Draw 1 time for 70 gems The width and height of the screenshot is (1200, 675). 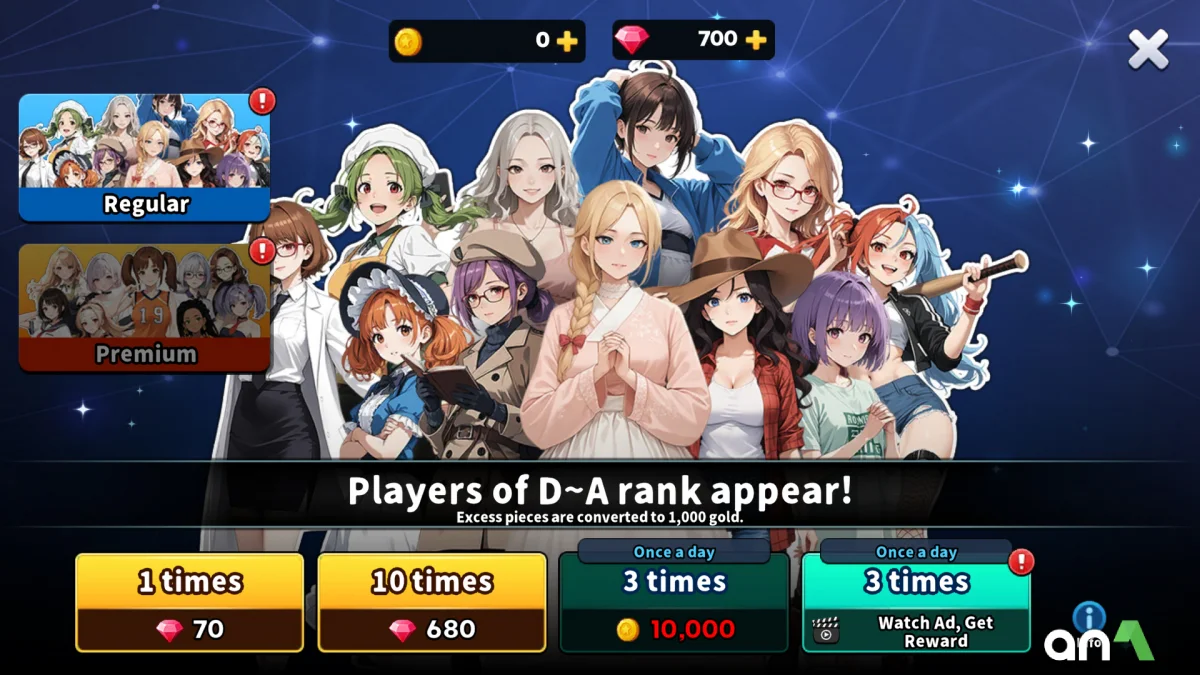coord(190,602)
